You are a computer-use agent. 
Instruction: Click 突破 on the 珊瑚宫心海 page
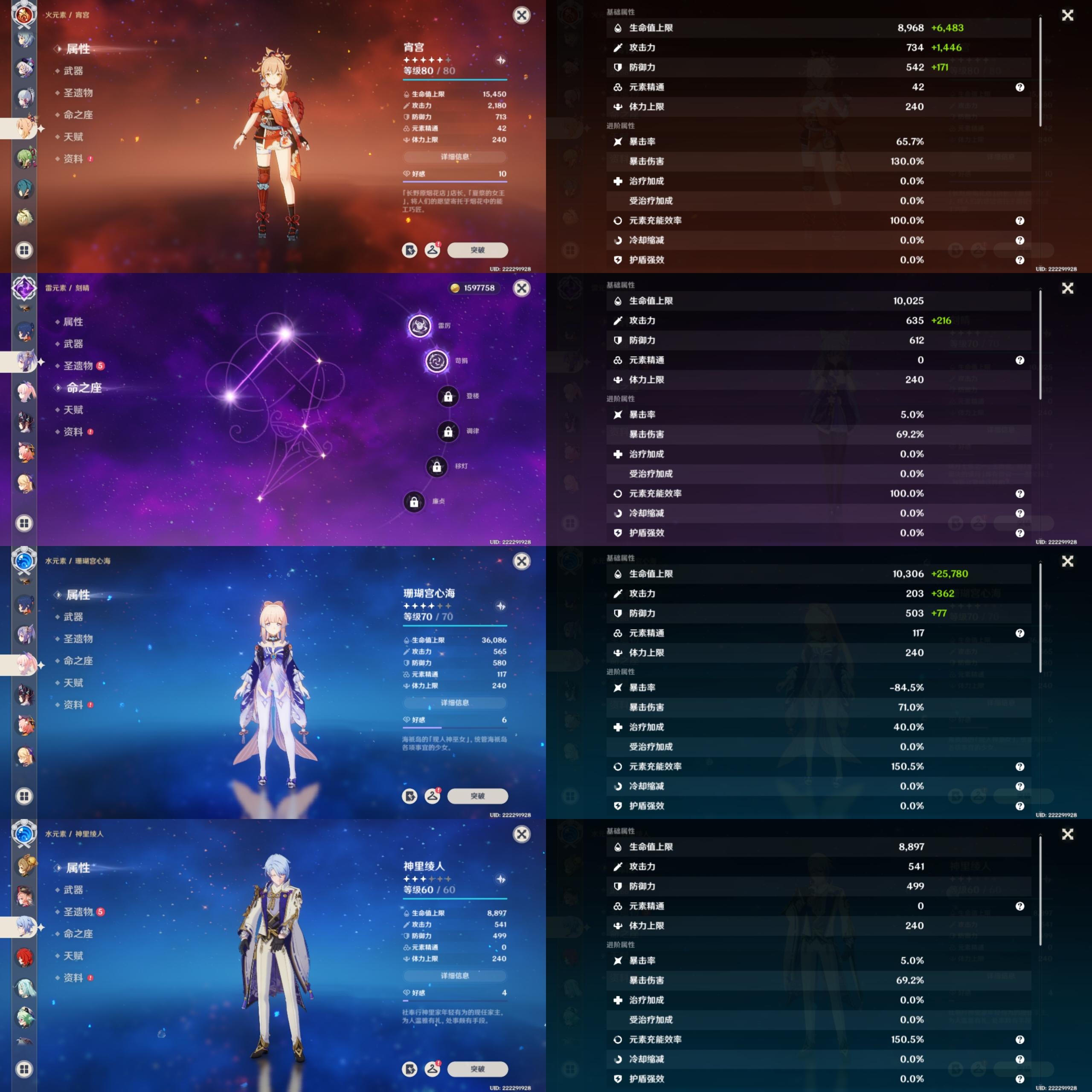477,796
